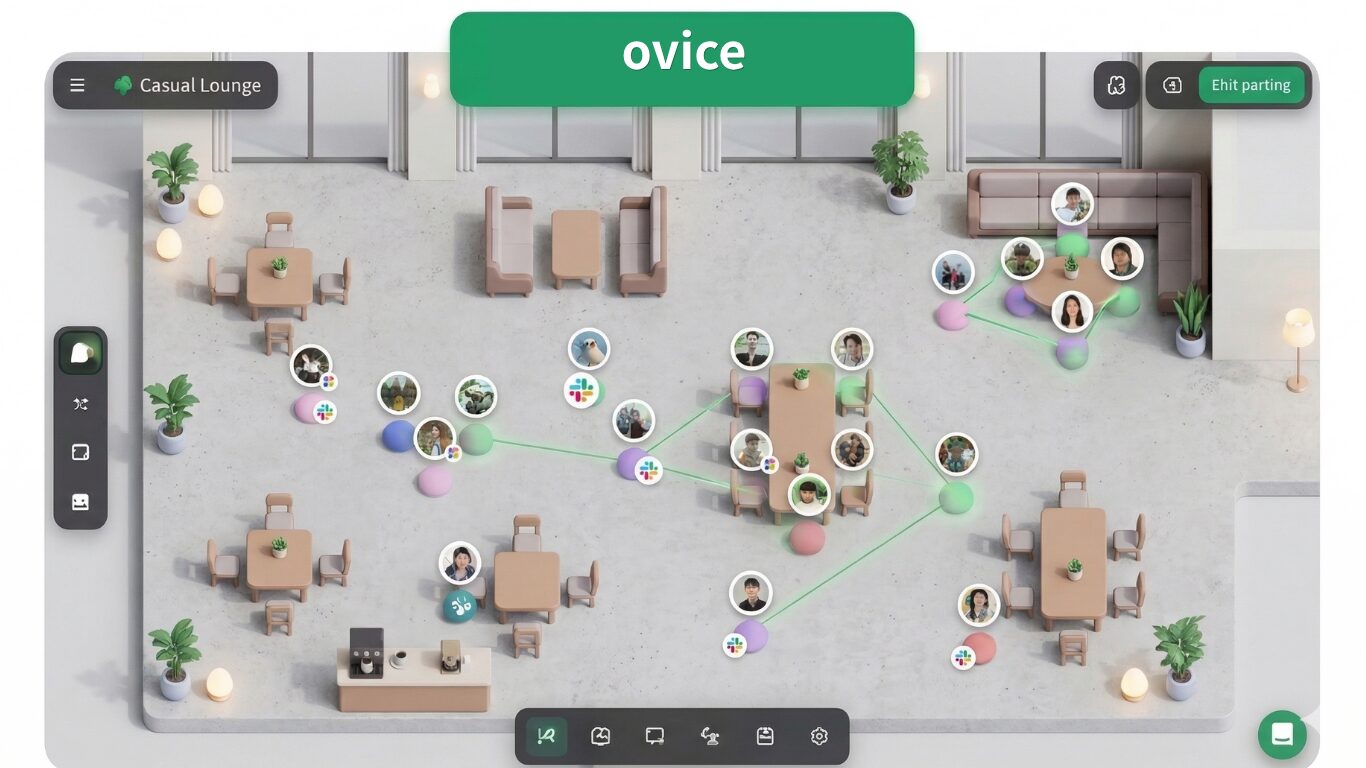
Task: Select the highlighted top icon in left sidebar
Action: 81,353
